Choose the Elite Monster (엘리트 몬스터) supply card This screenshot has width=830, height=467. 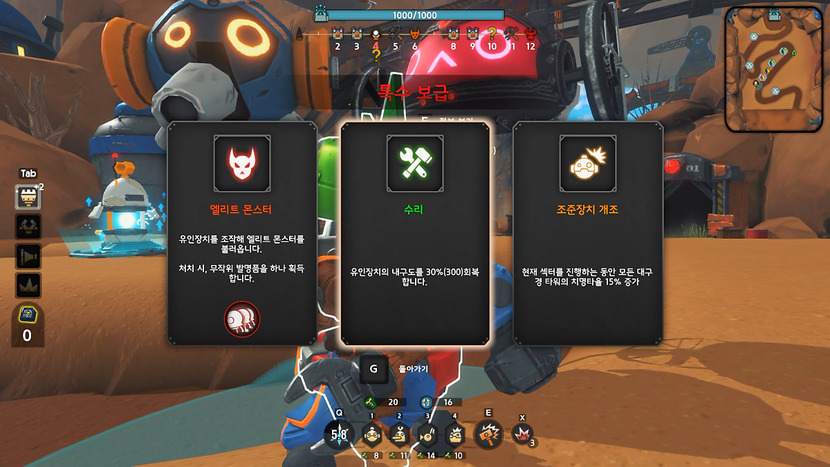242,232
